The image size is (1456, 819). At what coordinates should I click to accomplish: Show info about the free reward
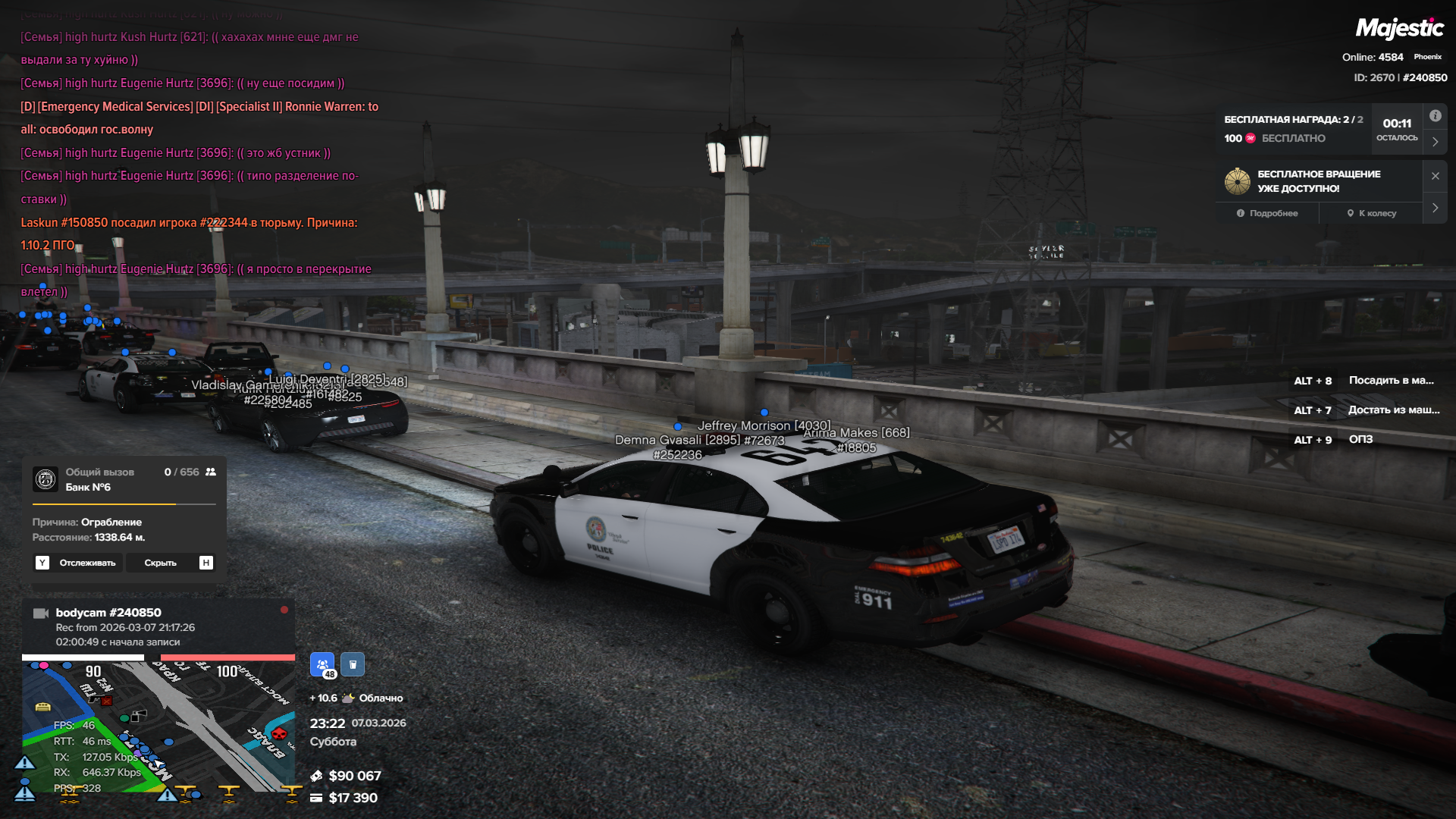(x=1435, y=116)
